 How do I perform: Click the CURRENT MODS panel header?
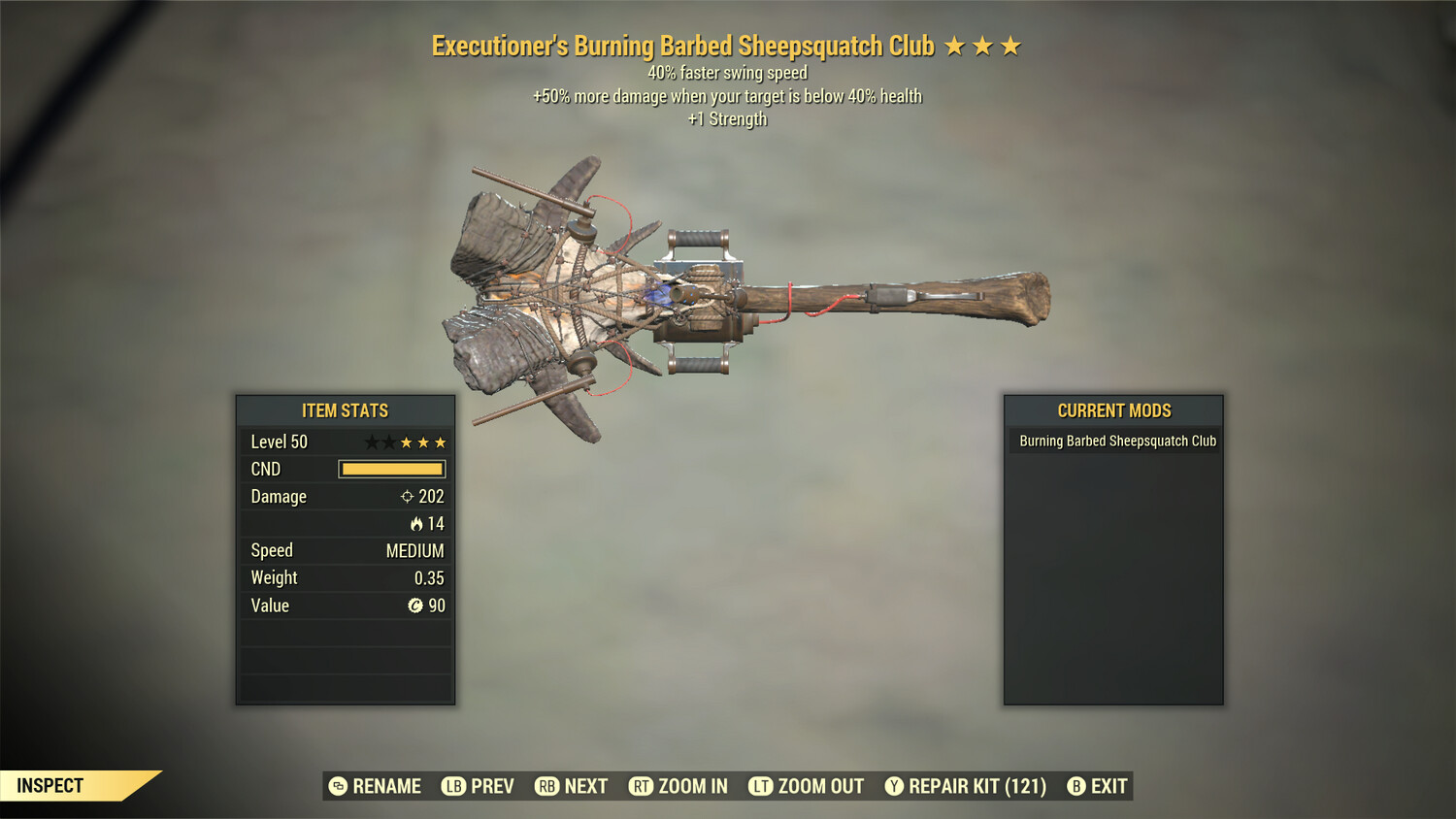pyautogui.click(x=1112, y=410)
